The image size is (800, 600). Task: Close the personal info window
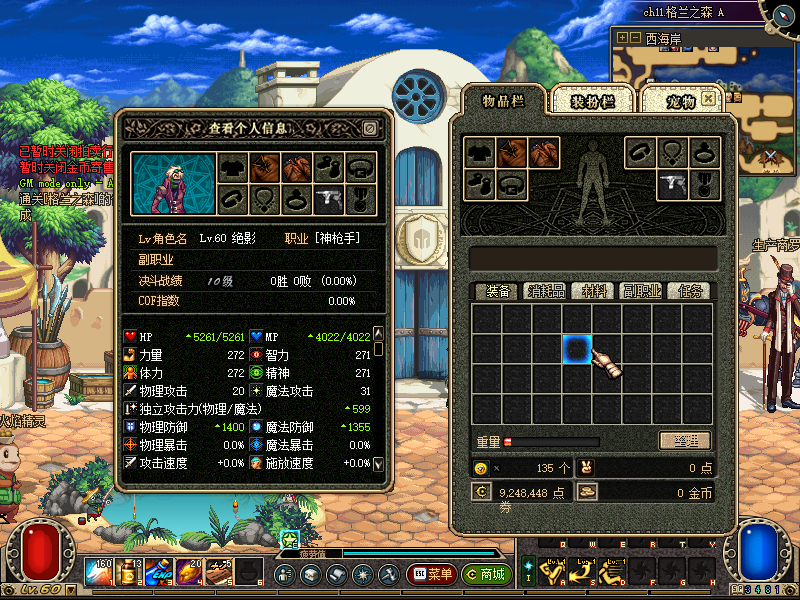[x=370, y=128]
